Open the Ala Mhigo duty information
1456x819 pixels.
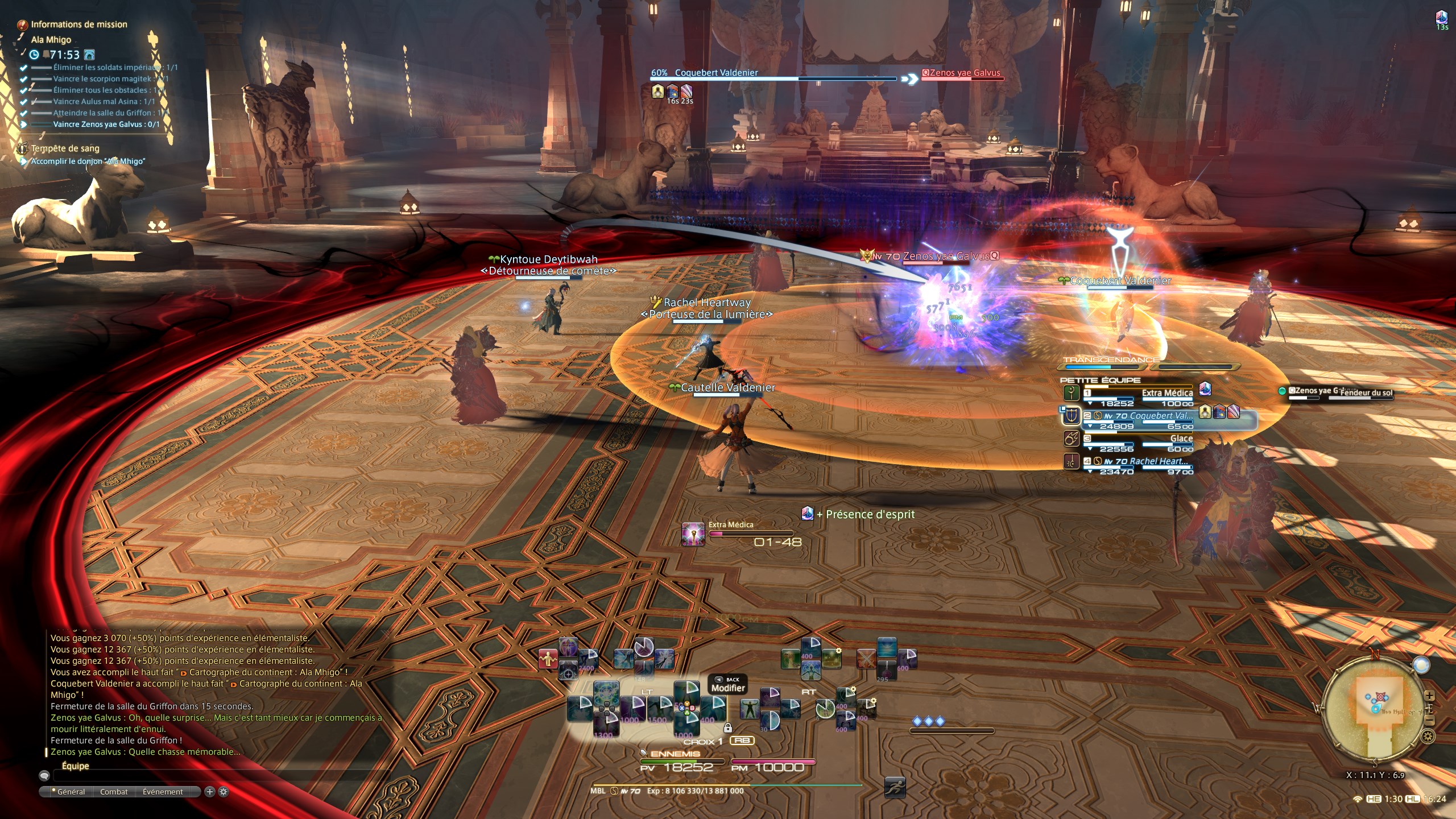pyautogui.click(x=51, y=40)
